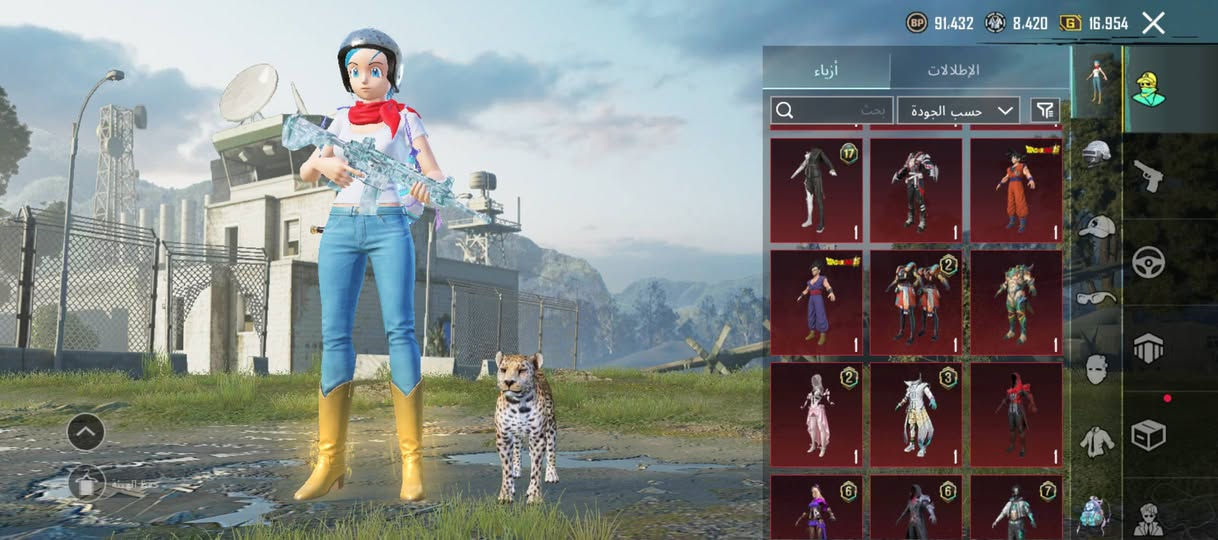Viewport: 1218px width, 540px height.
Task: Expand the up-arrow circle button
Action: click(86, 432)
